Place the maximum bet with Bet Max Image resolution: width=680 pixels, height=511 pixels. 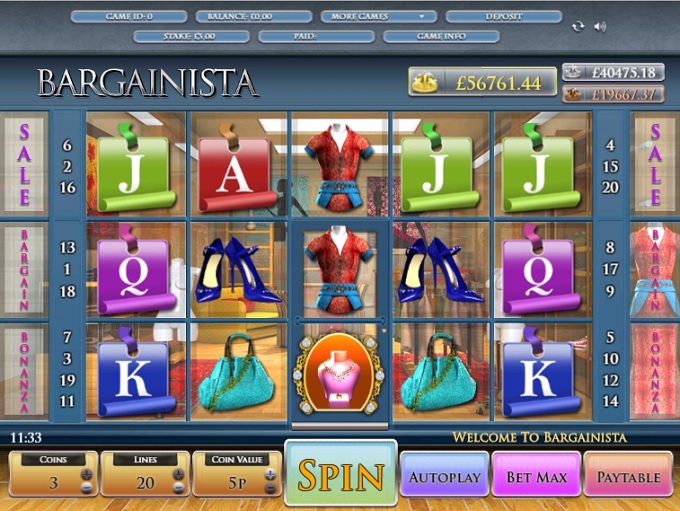(x=535, y=477)
